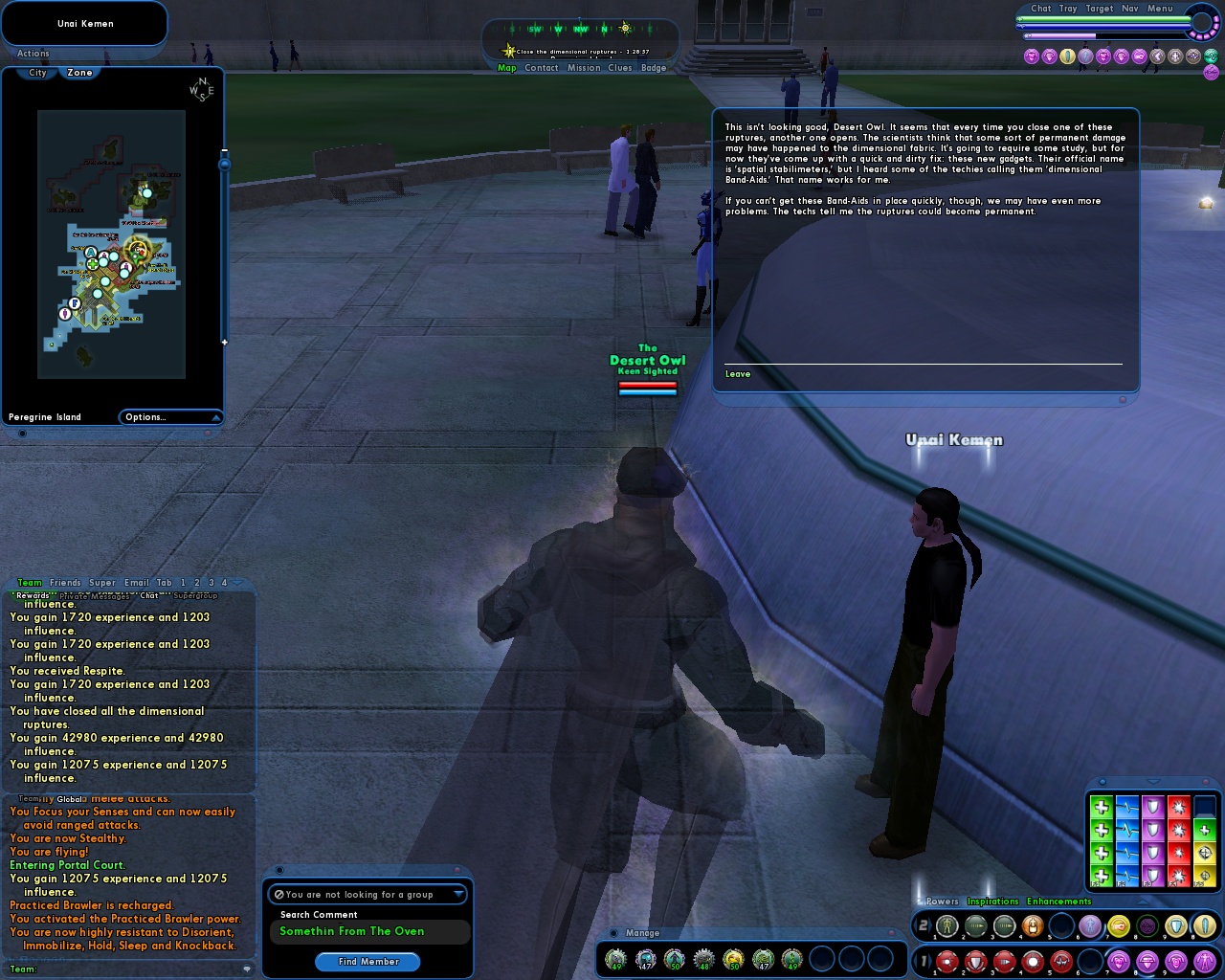
Task: Activate the red power in slot 1 of tray 1
Action: pyautogui.click(x=947, y=960)
